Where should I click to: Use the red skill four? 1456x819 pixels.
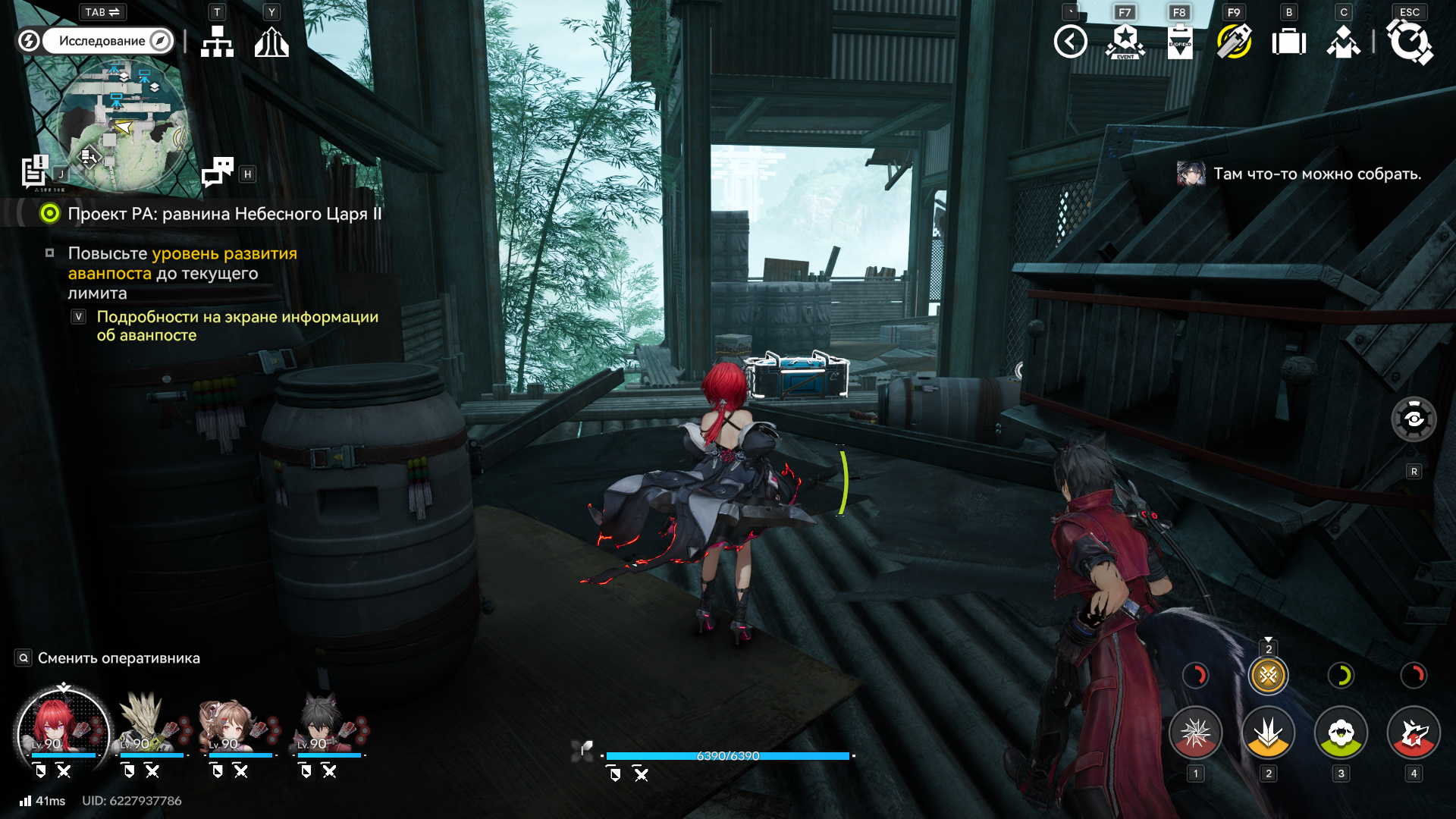pos(1414,733)
